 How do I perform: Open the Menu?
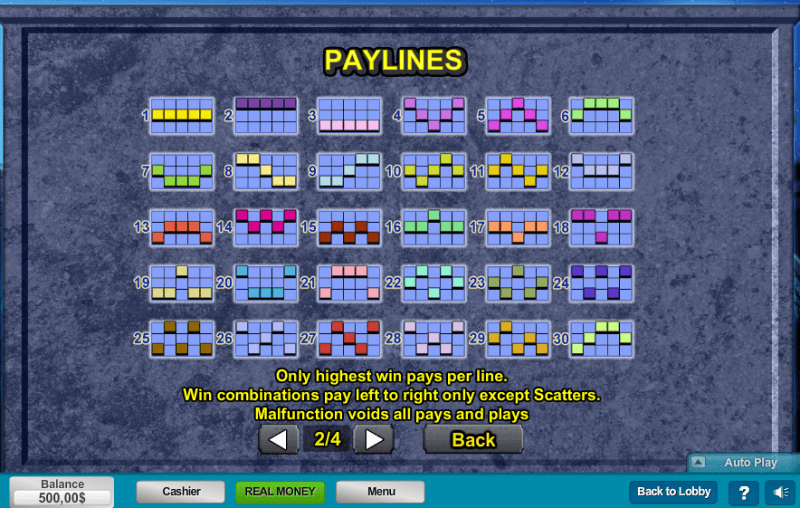pos(380,492)
